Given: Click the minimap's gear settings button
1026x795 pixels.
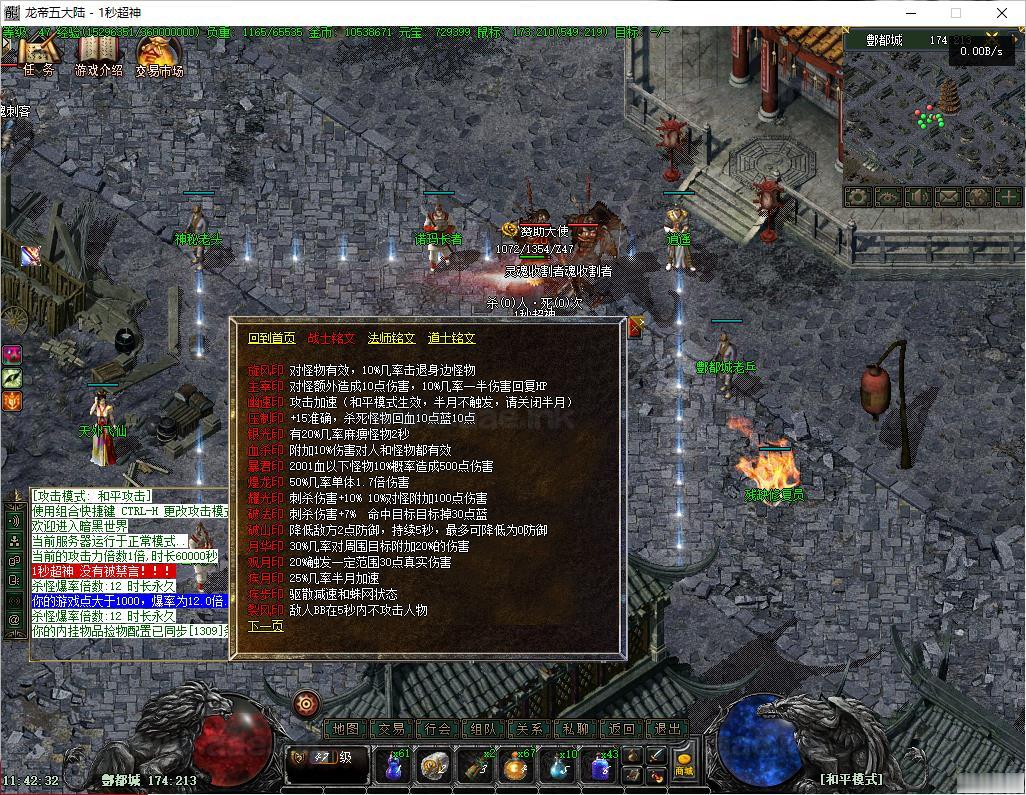Looking at the screenshot, I should (x=858, y=197).
